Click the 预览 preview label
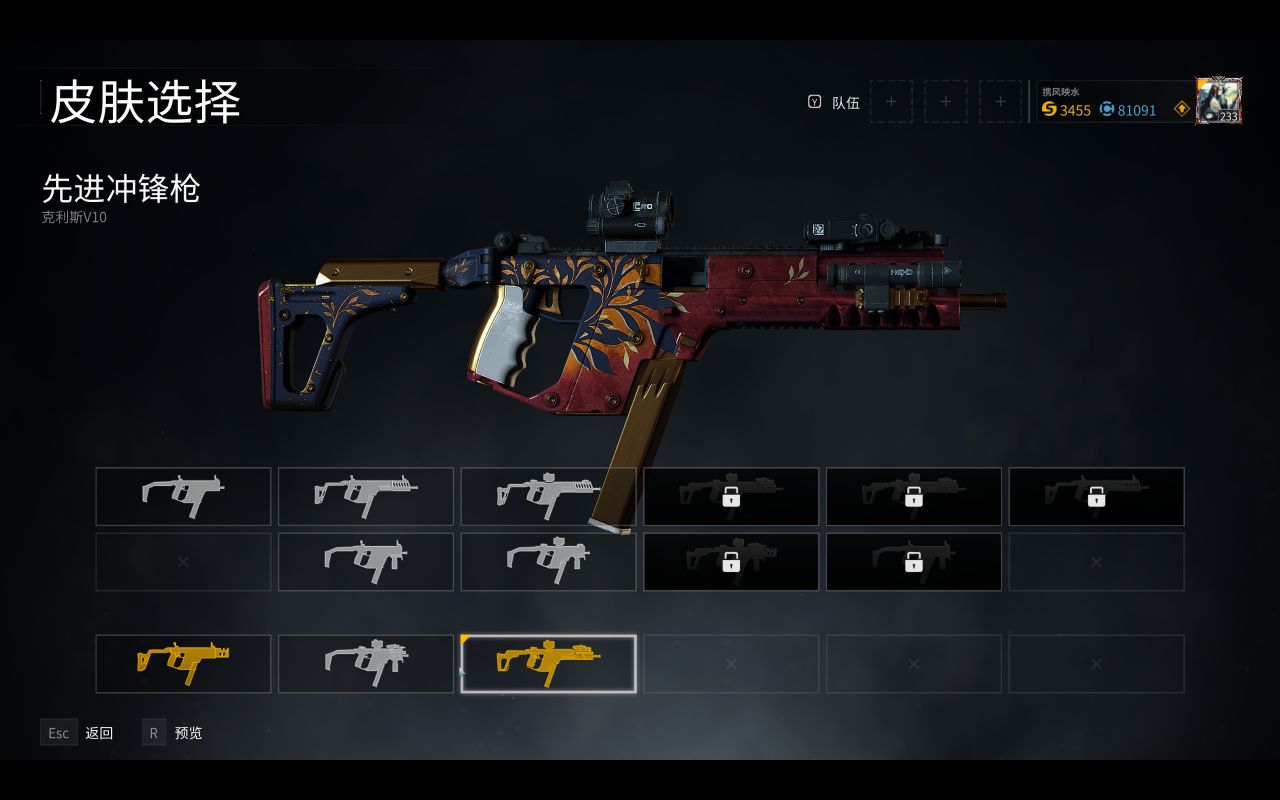Viewport: 1280px width, 800px height. 188,733
